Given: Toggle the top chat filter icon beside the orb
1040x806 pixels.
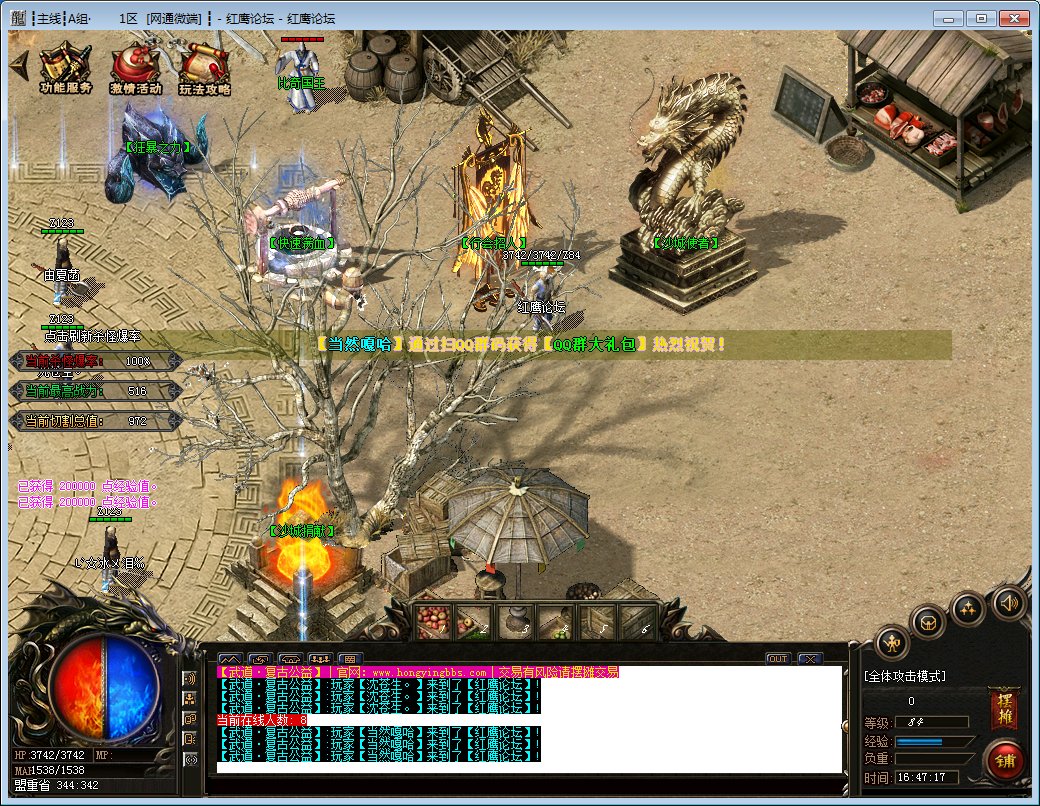Looking at the screenshot, I should (x=190, y=678).
